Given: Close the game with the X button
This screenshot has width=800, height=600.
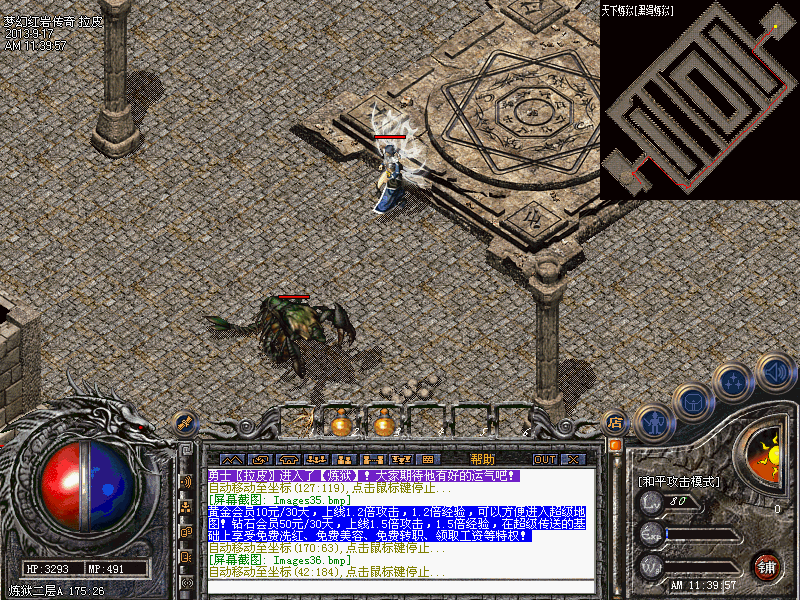Looking at the screenshot, I should (573, 459).
